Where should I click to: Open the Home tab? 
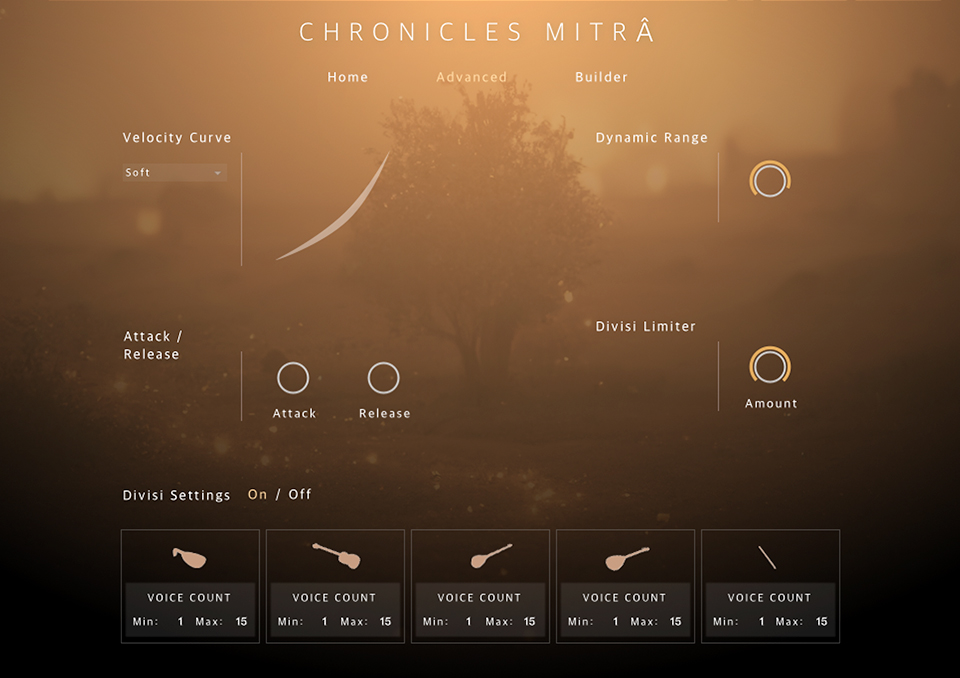(x=347, y=77)
